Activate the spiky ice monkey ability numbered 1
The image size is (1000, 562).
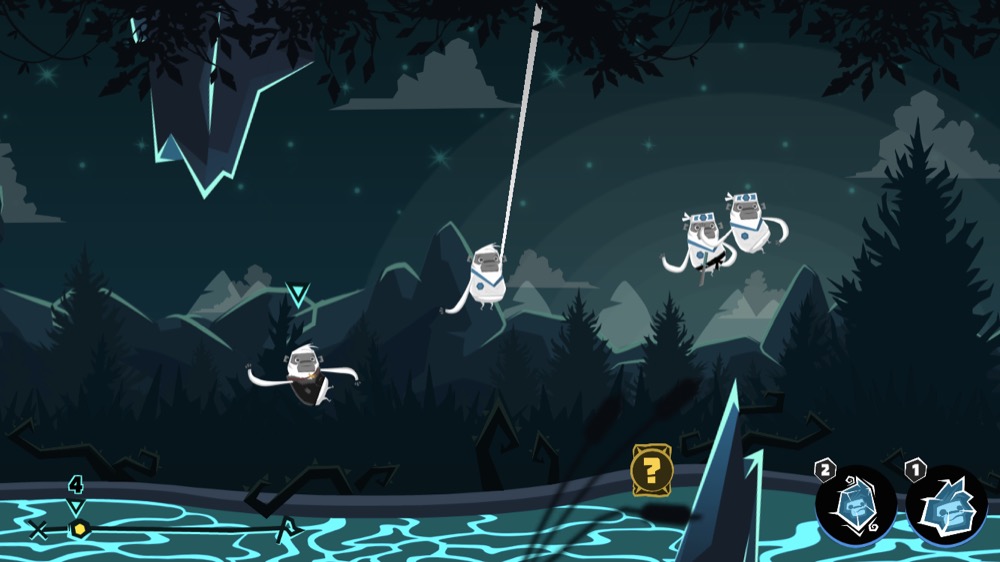coord(946,506)
